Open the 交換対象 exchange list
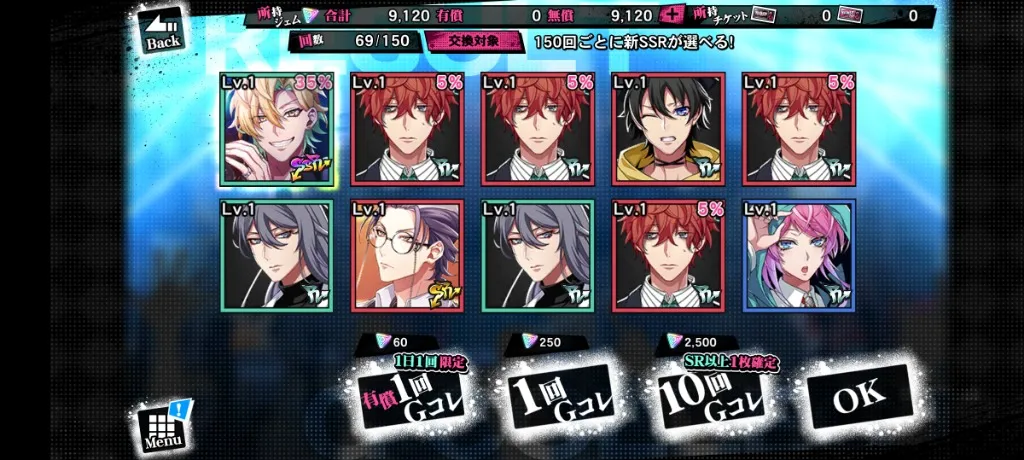This screenshot has width=1024, height=460. pyautogui.click(x=475, y=42)
